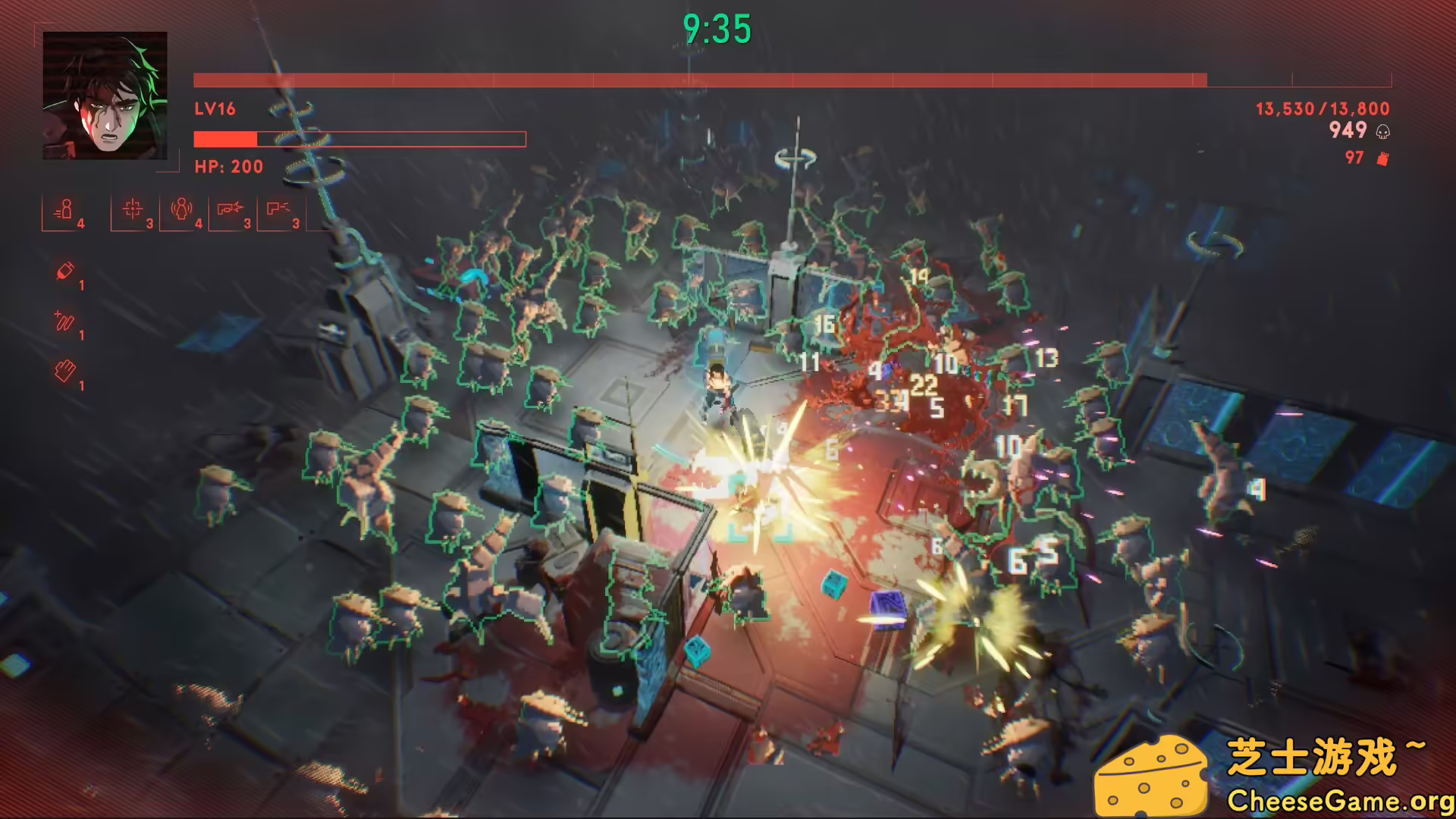Select the LV16 level label
Image resolution: width=1456 pixels, height=819 pixels.
(215, 109)
